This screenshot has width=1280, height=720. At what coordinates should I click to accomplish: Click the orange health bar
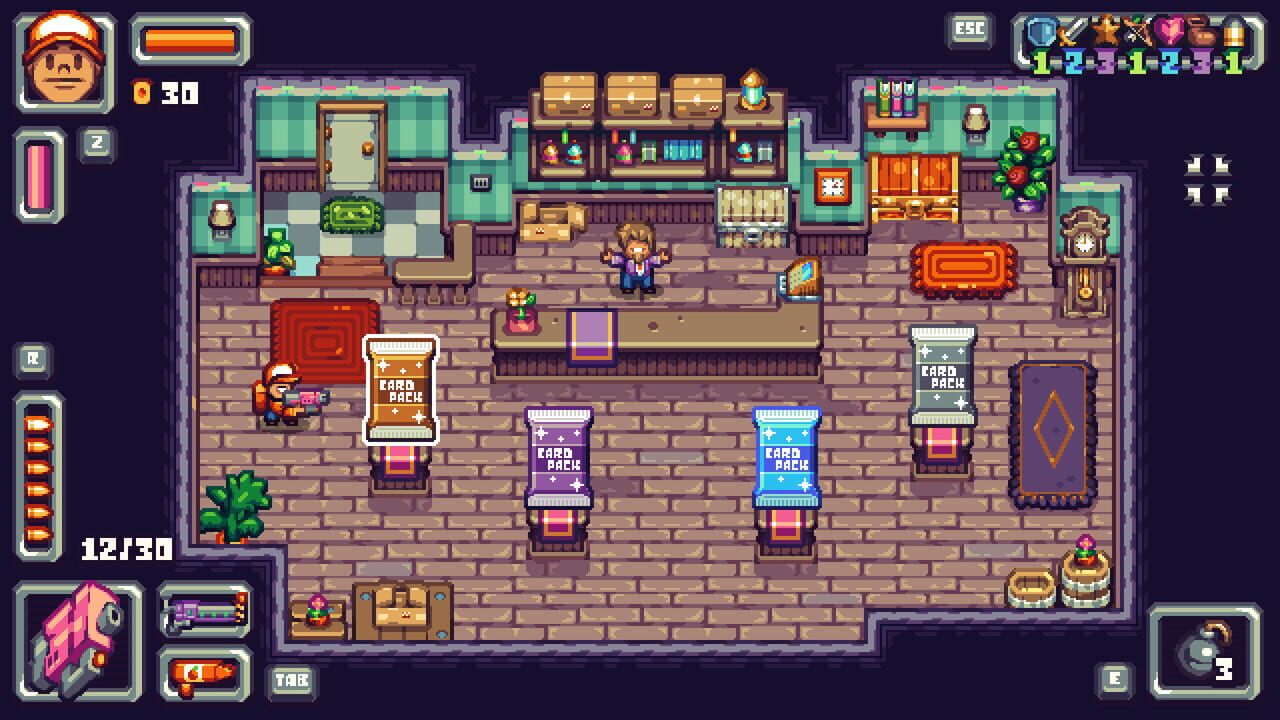tap(185, 40)
